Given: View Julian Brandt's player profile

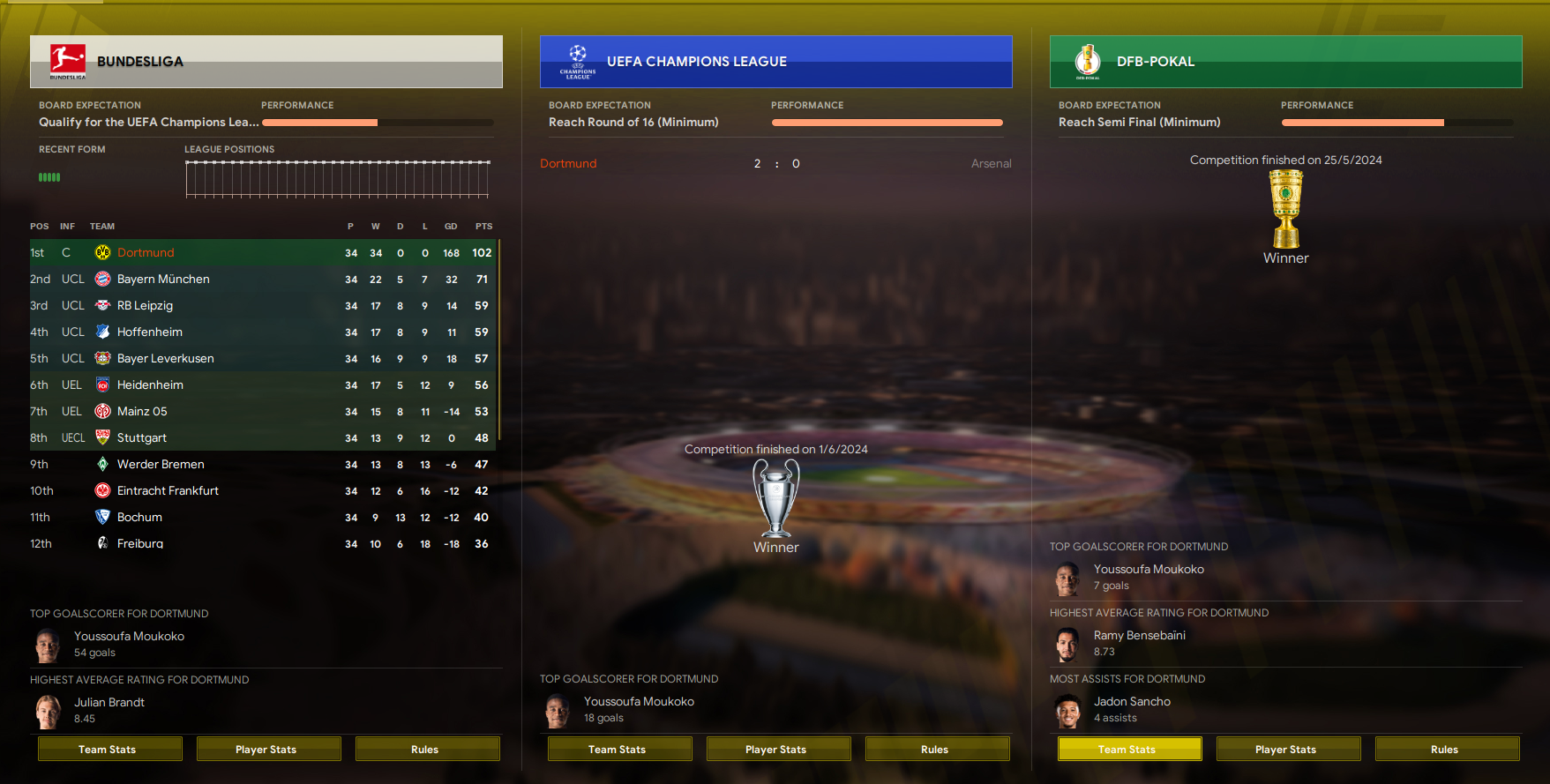Looking at the screenshot, I should (x=109, y=702).
